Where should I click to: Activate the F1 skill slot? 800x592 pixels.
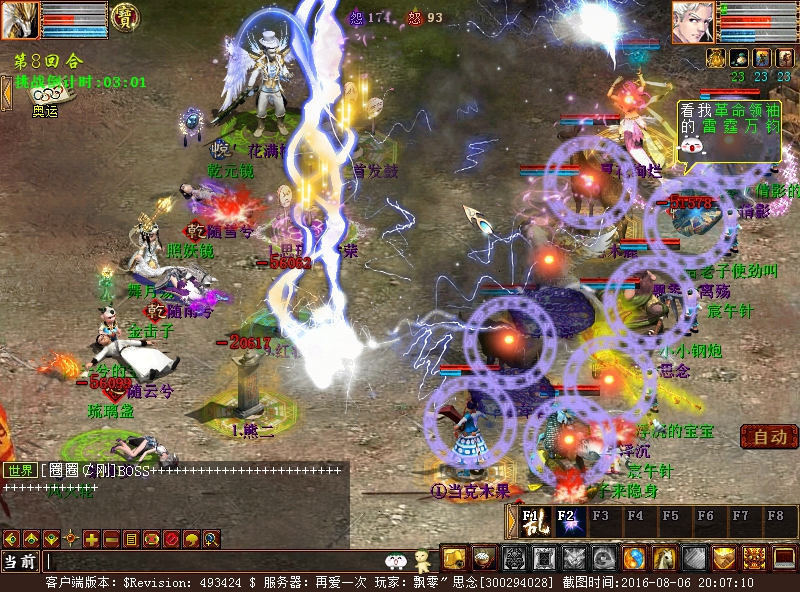coord(531,521)
